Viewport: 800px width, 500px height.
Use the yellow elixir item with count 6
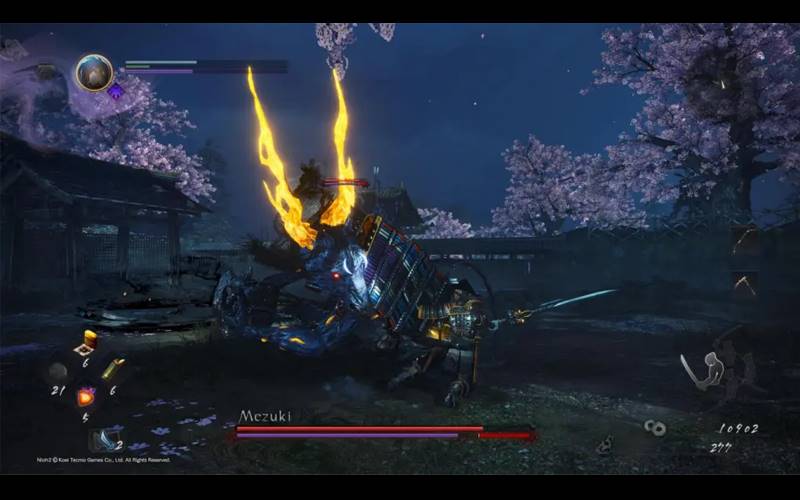click(x=88, y=341)
